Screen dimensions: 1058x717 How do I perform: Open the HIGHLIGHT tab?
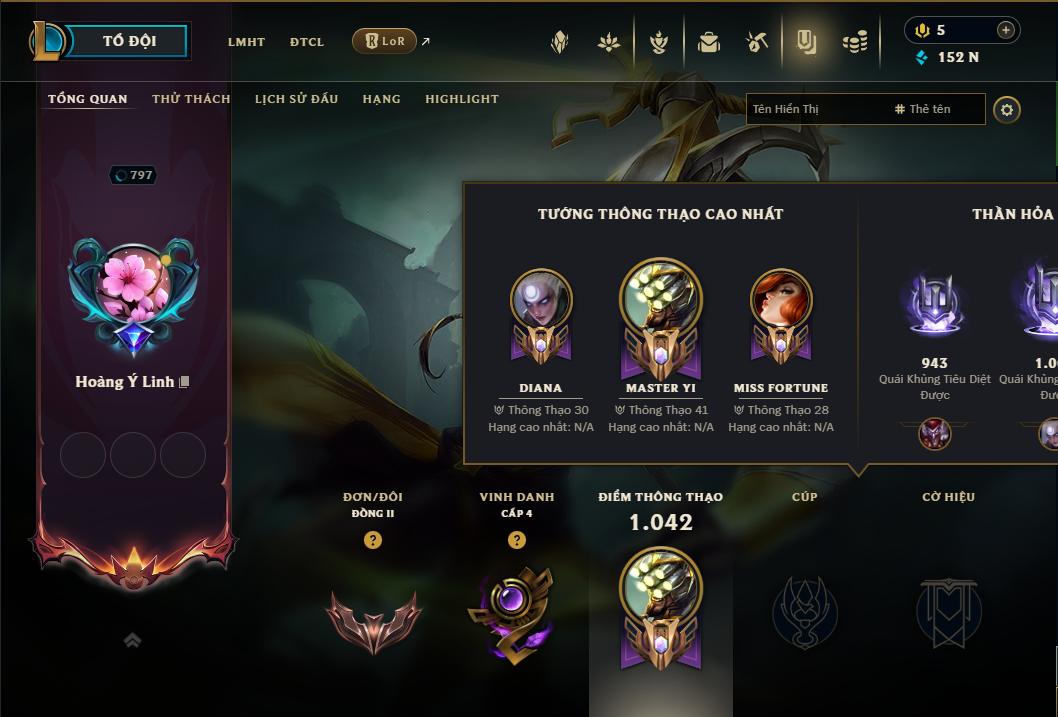[x=461, y=99]
